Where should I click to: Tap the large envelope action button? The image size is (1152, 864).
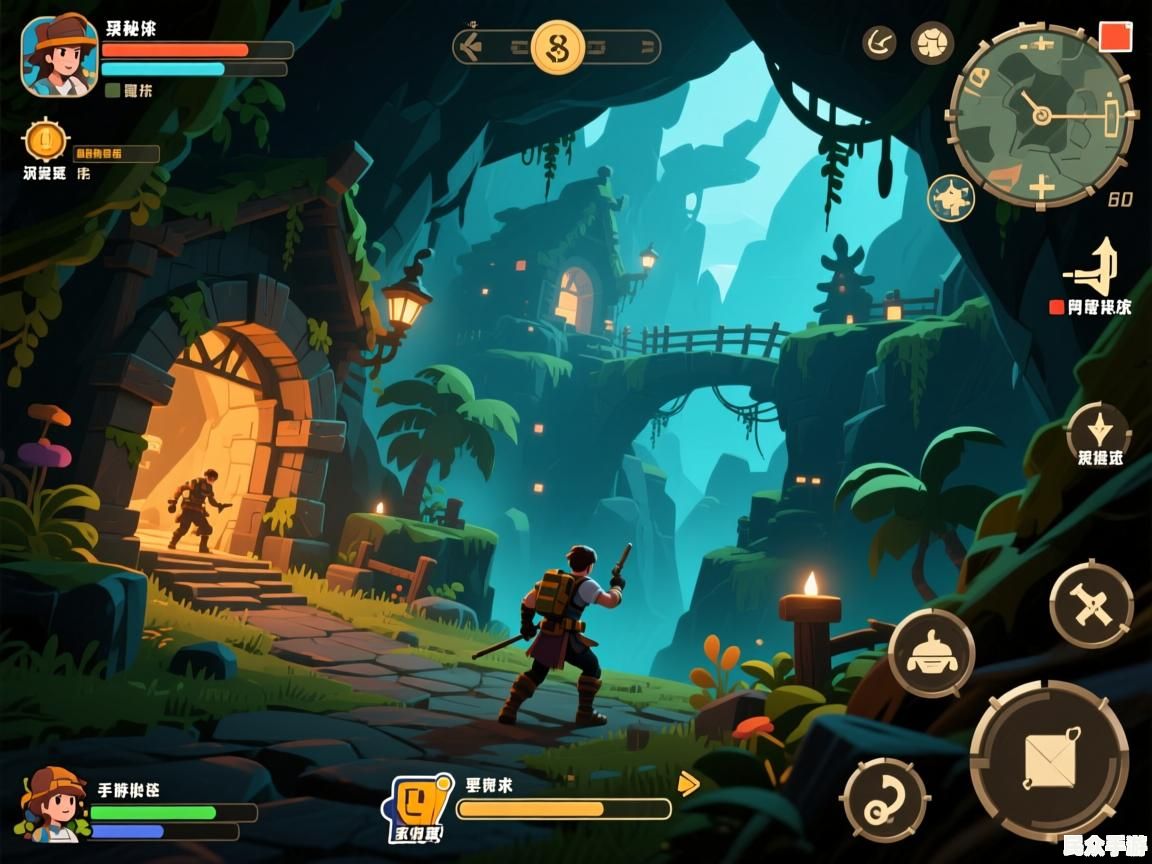1049,759
